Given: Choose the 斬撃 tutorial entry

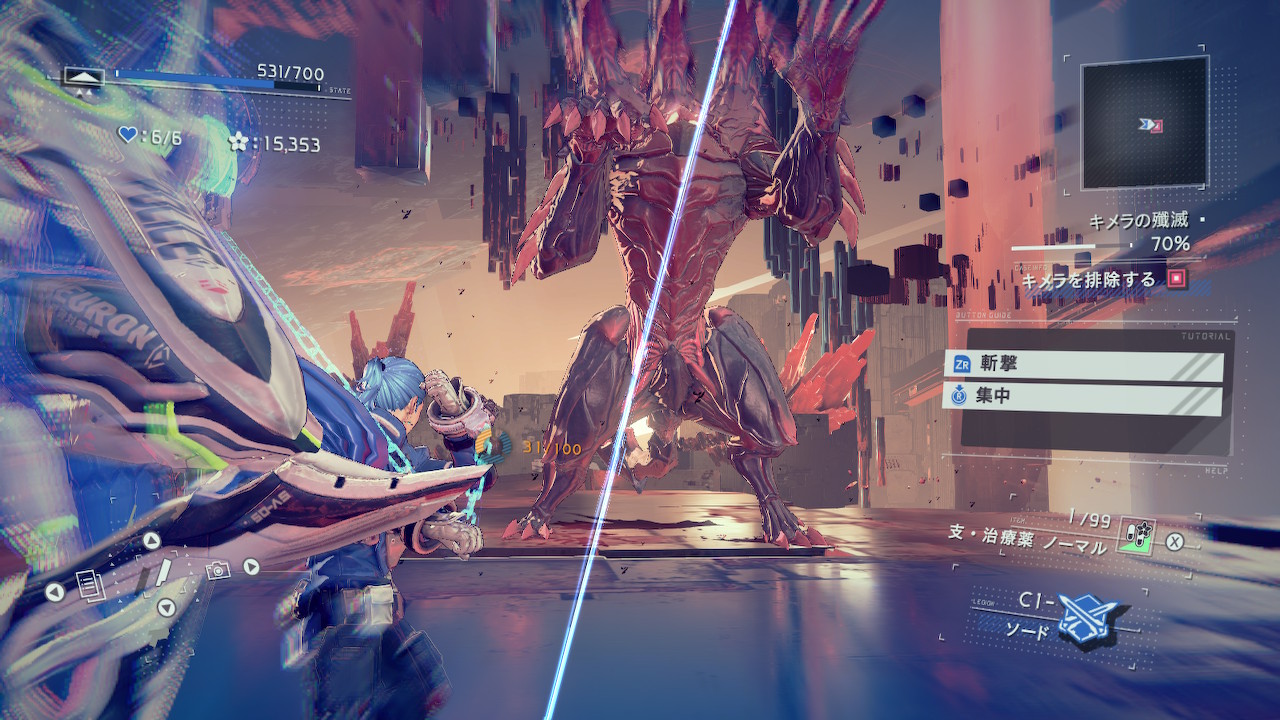Looking at the screenshot, I should point(1083,365).
